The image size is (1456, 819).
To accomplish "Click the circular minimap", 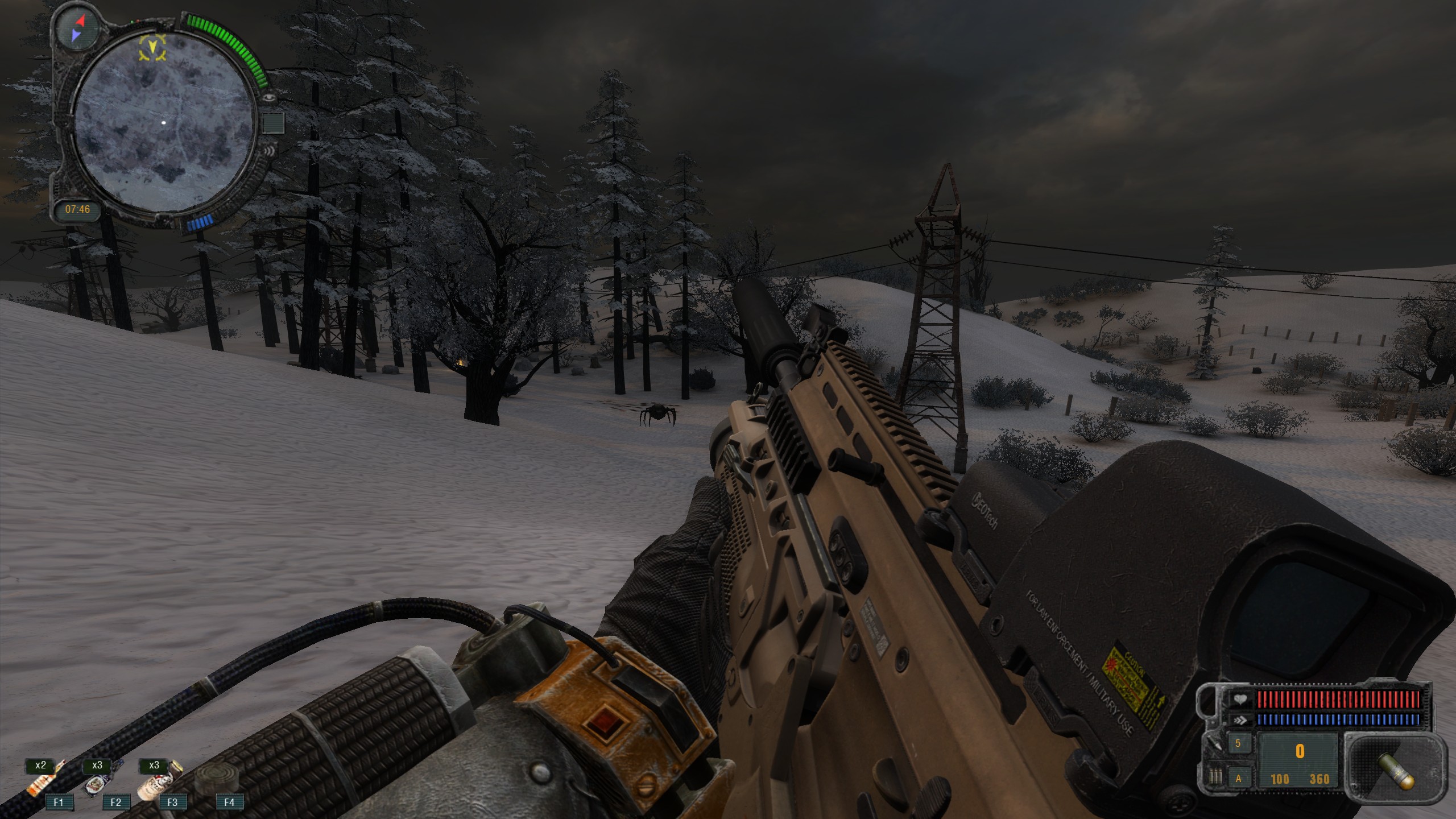I will pyautogui.click(x=163, y=122).
